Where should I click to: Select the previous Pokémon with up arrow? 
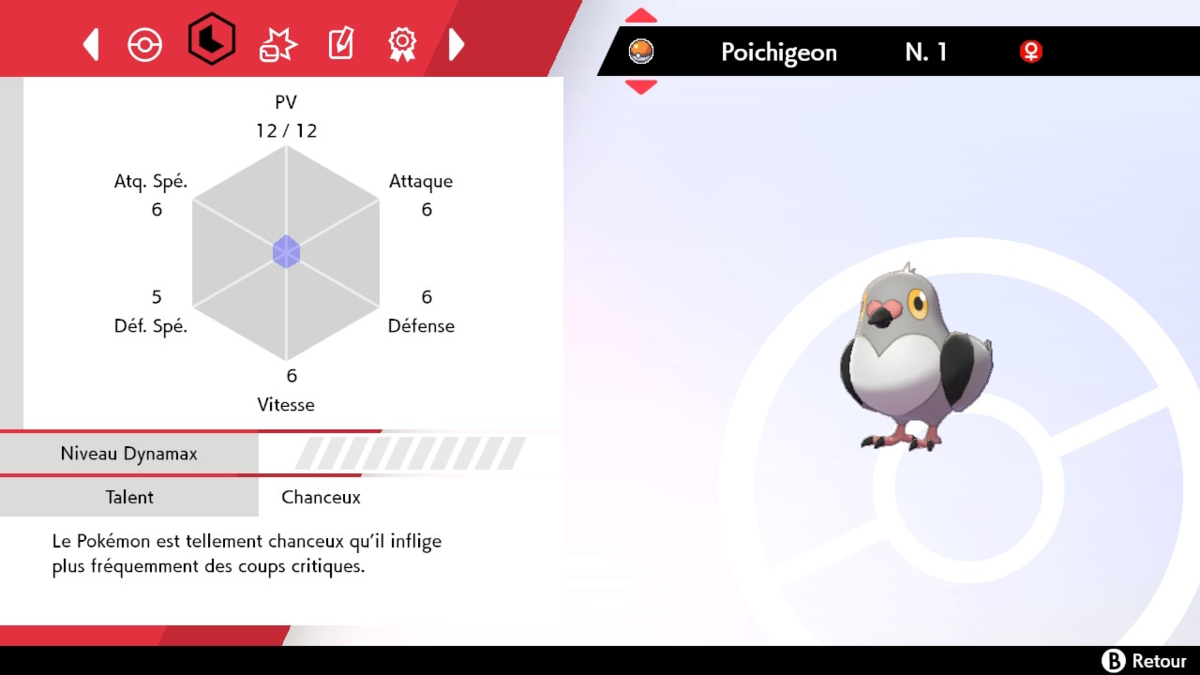click(x=641, y=16)
